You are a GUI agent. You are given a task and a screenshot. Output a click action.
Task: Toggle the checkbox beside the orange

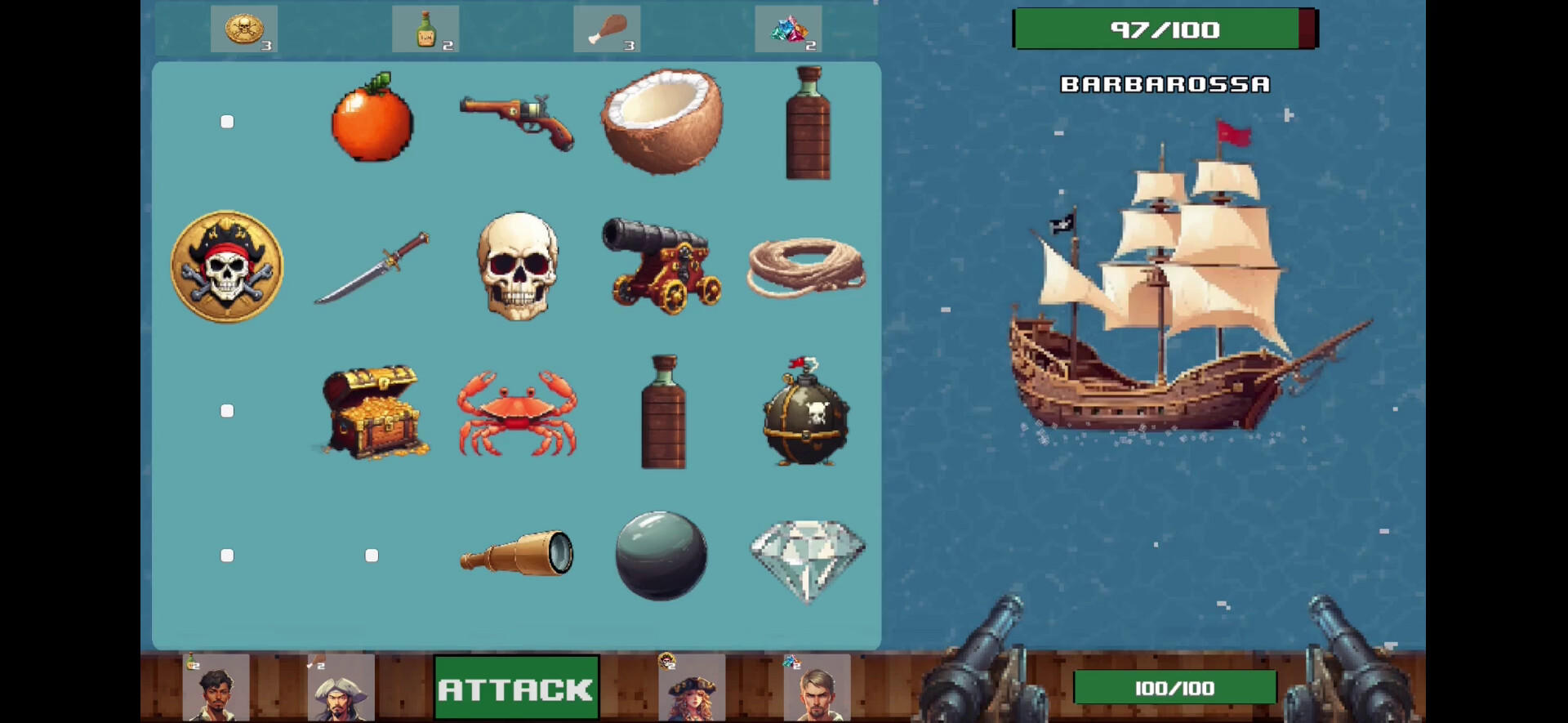(x=226, y=121)
